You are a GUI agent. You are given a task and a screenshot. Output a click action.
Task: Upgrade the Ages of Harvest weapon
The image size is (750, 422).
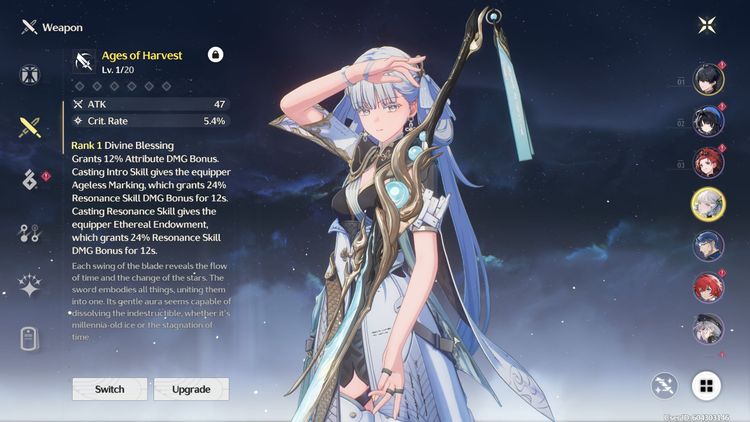coord(190,389)
